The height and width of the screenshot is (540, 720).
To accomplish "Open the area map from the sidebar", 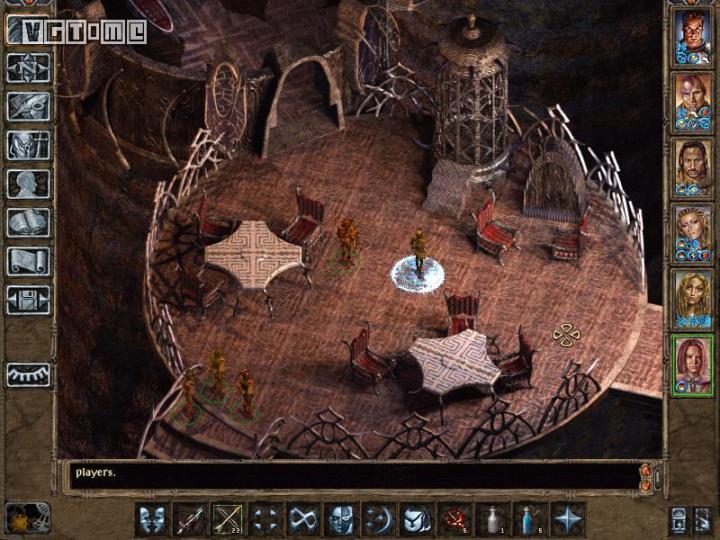I will coord(29,67).
